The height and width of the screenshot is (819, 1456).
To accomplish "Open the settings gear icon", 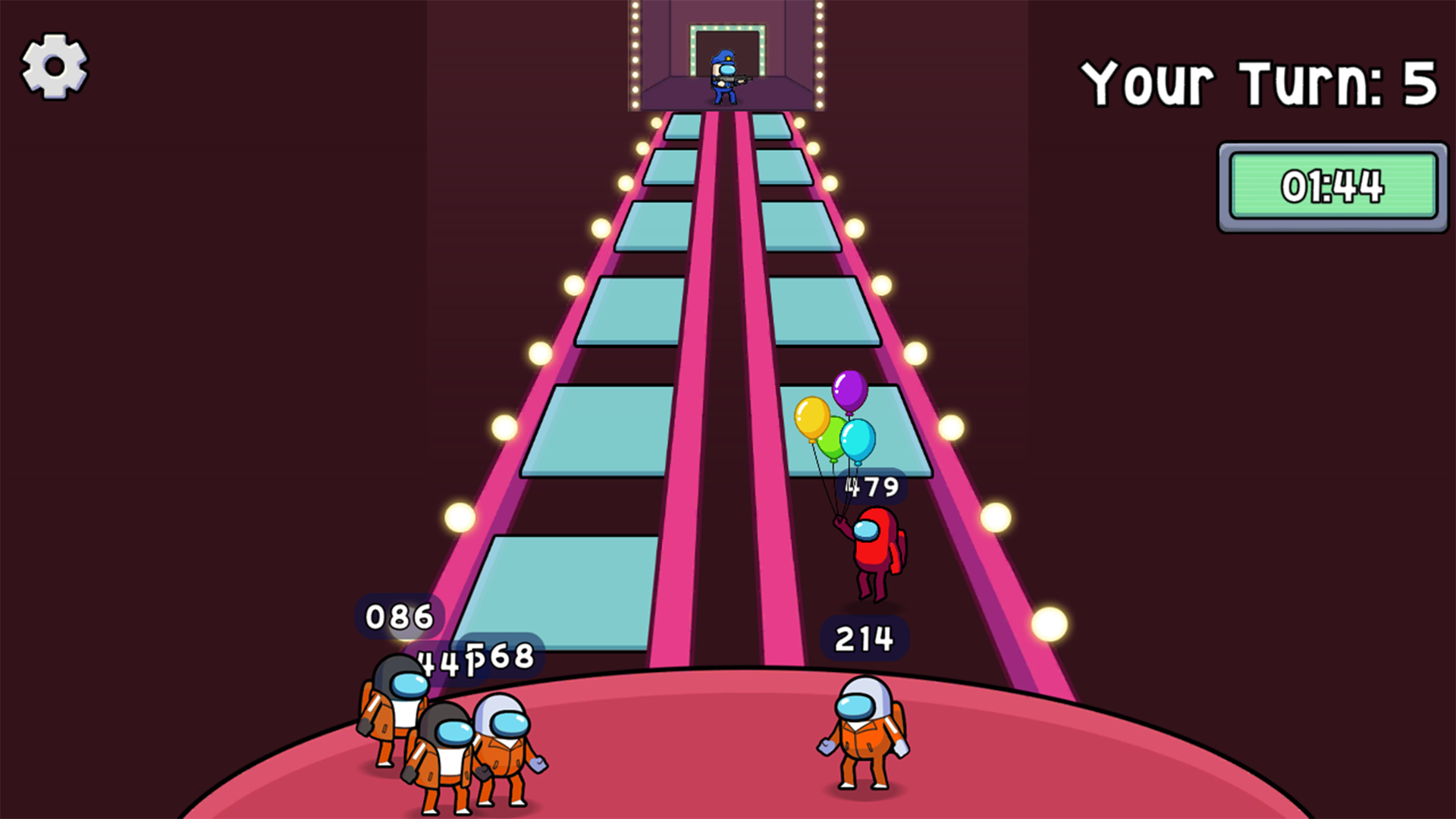I will point(53,64).
